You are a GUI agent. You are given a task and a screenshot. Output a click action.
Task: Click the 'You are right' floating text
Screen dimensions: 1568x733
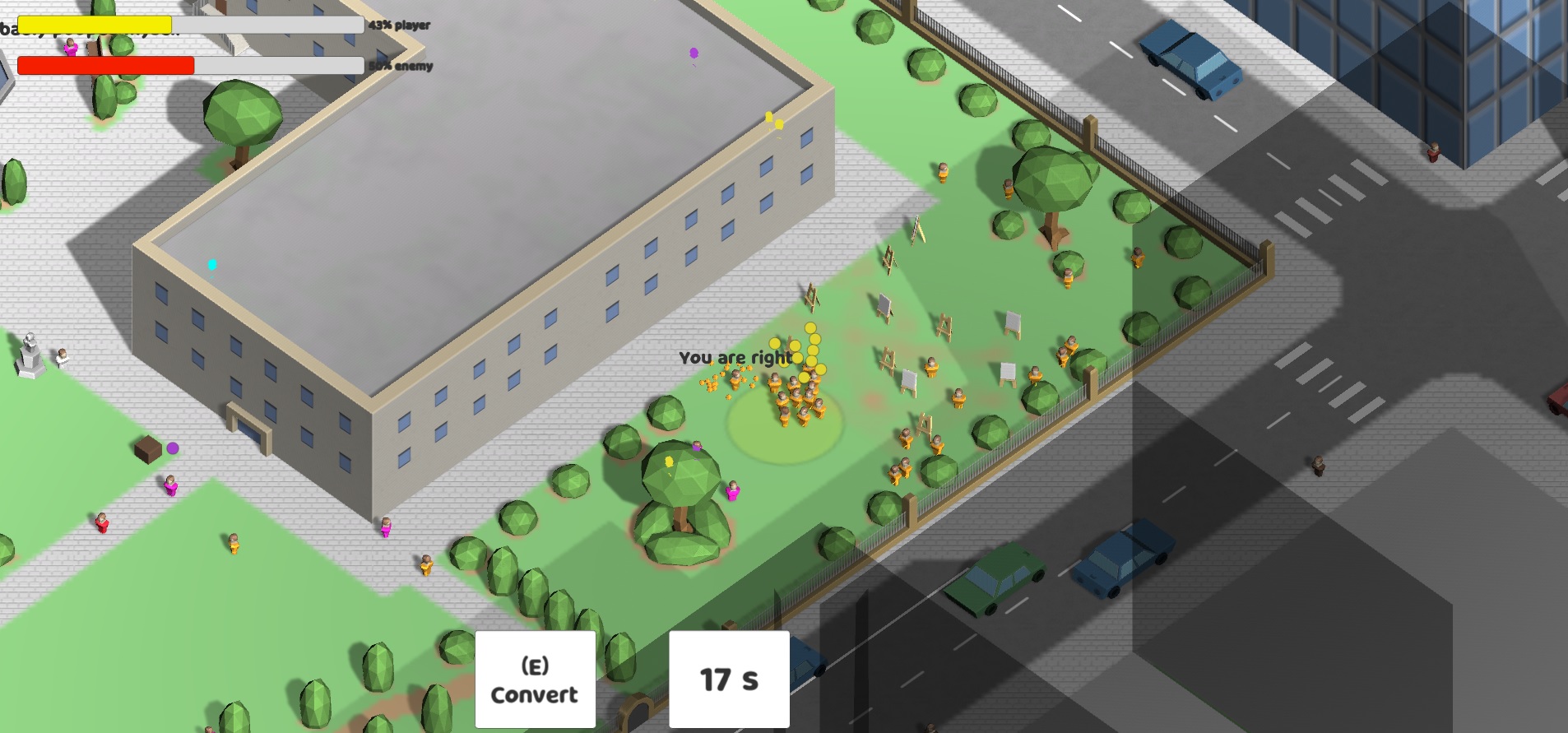pyautogui.click(x=735, y=358)
